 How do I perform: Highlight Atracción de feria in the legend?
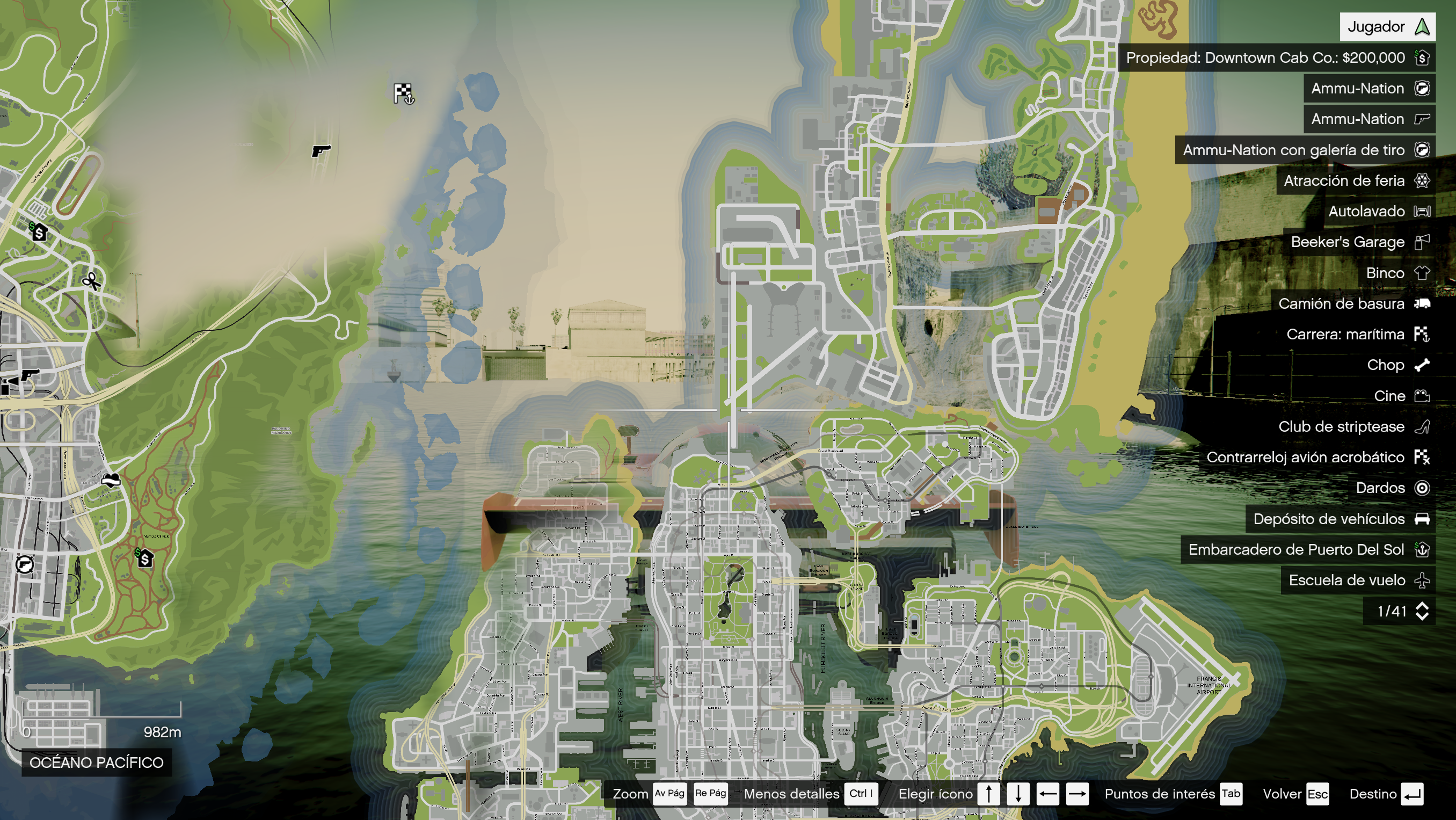pos(1355,180)
